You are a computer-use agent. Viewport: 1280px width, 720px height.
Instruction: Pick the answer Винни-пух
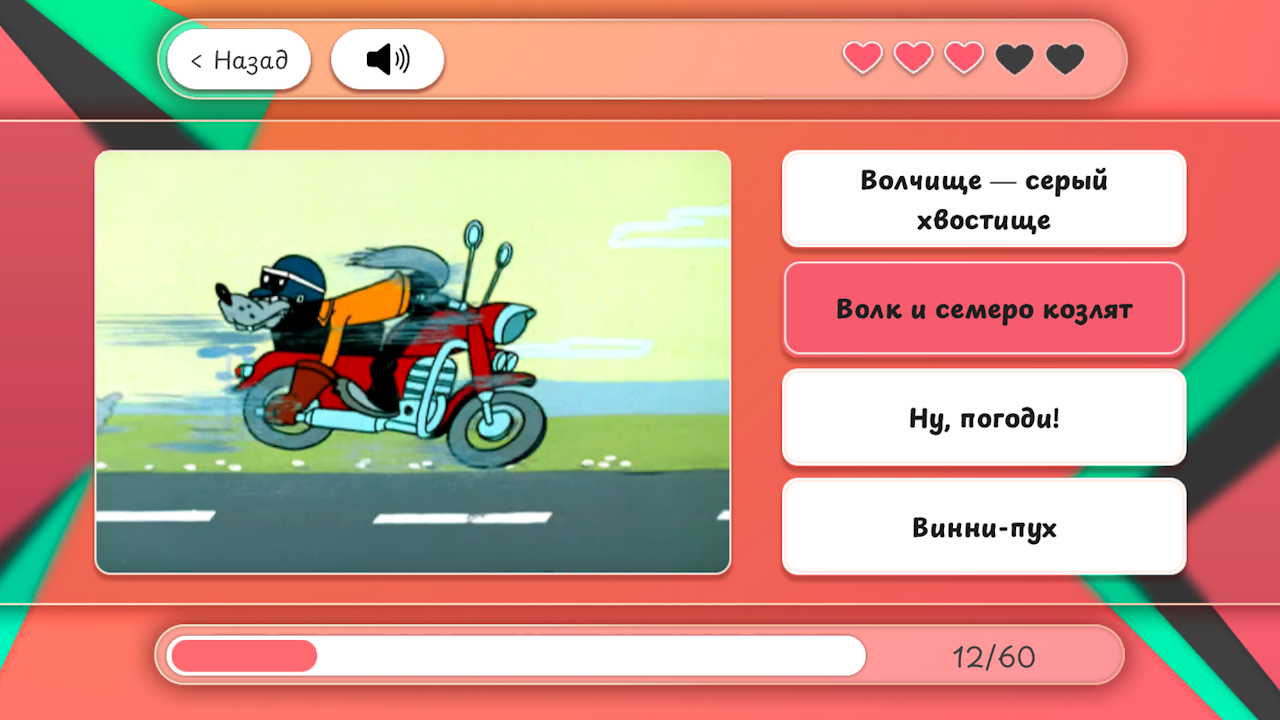983,526
